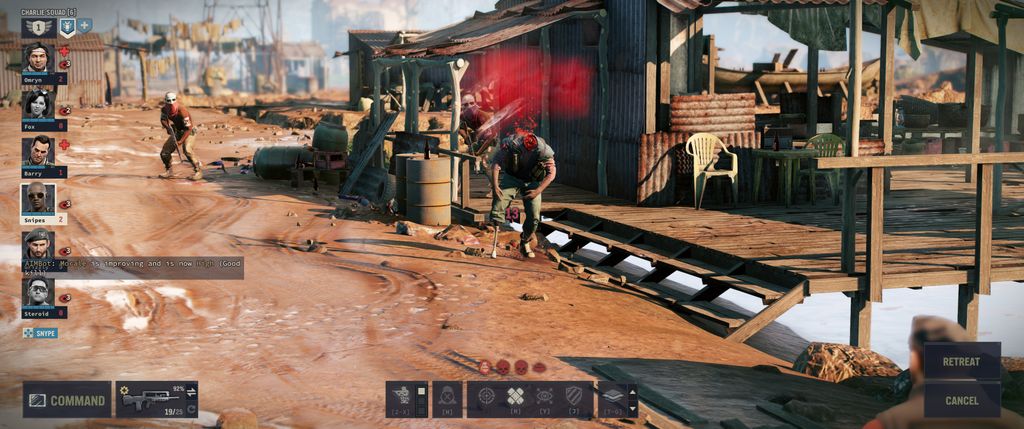Click the plus icon beside squad shield

(85, 25)
